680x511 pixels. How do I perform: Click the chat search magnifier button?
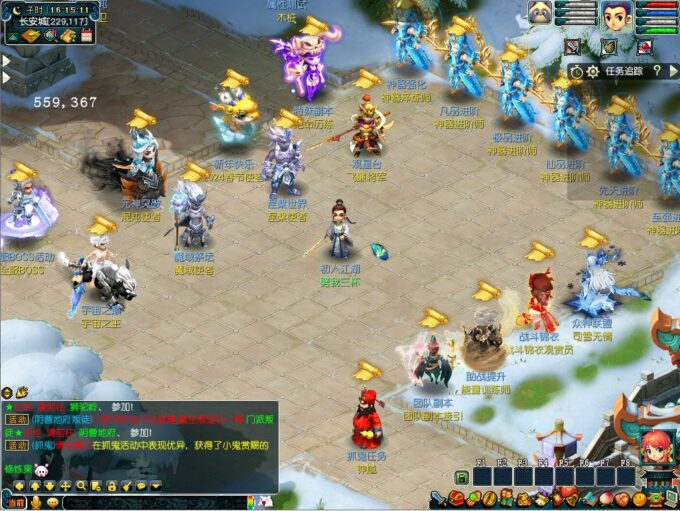tap(81, 486)
